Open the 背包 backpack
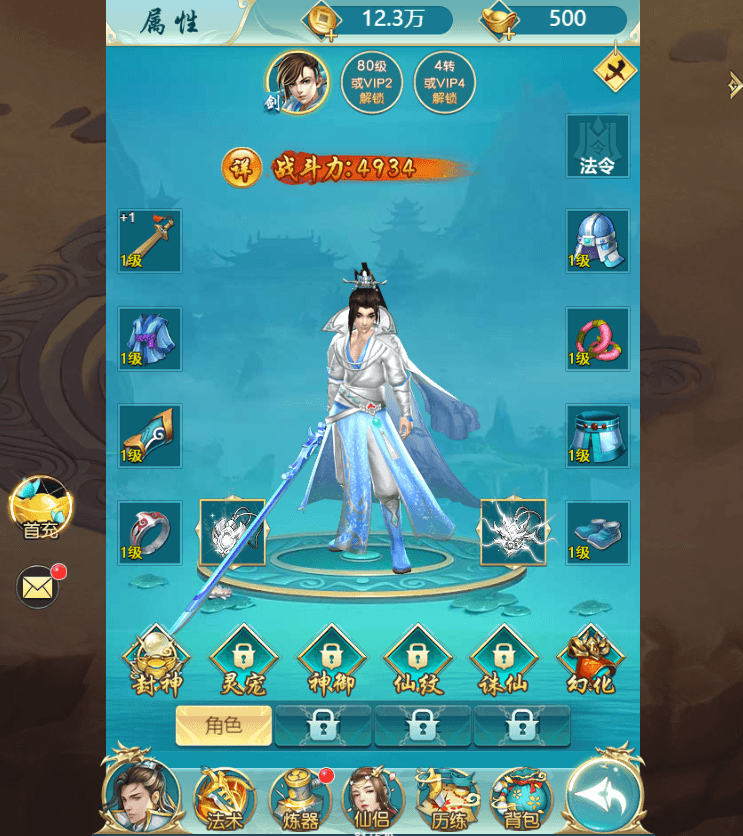 (521, 797)
